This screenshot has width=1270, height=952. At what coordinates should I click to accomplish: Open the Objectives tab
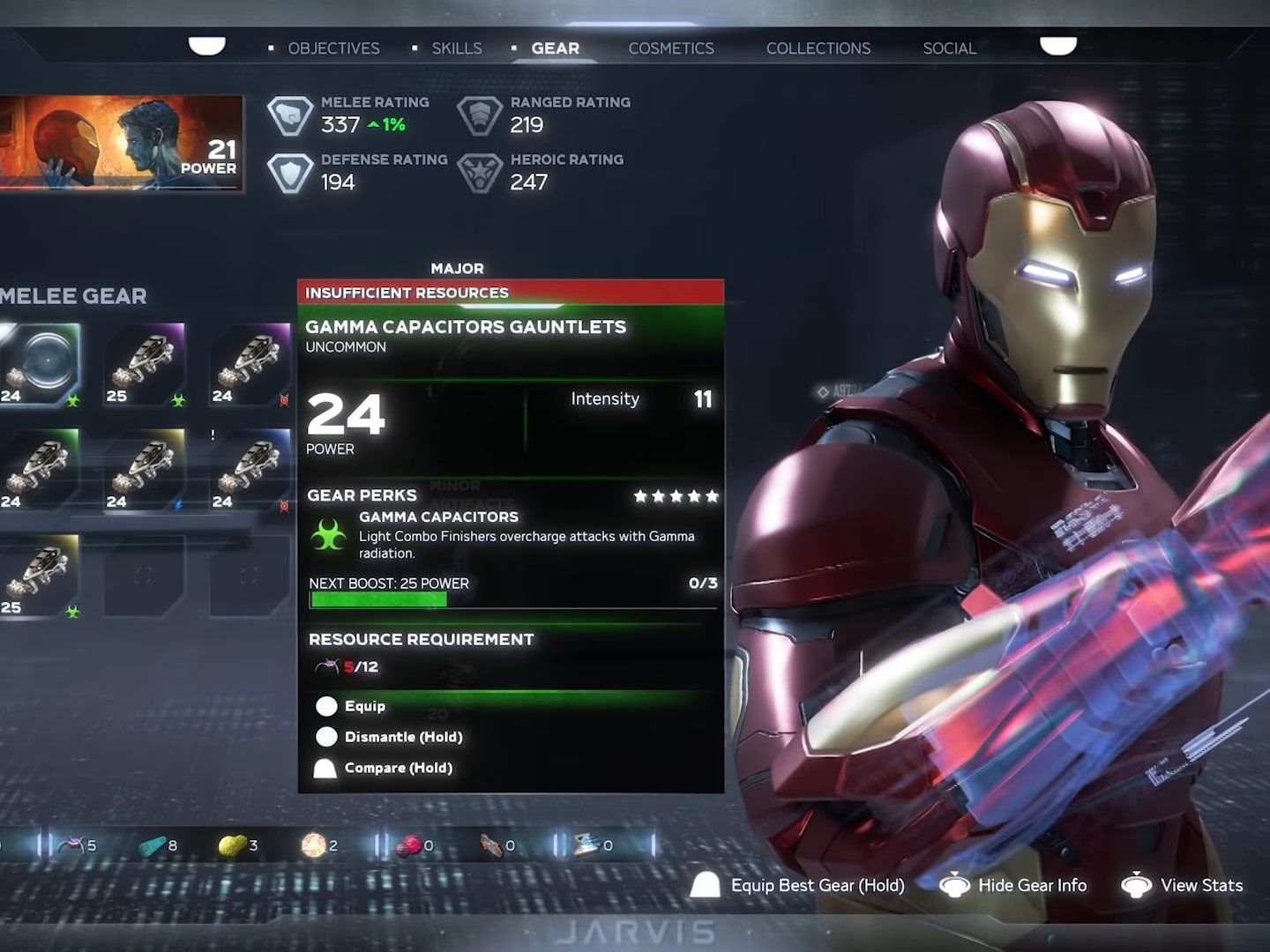[332, 48]
